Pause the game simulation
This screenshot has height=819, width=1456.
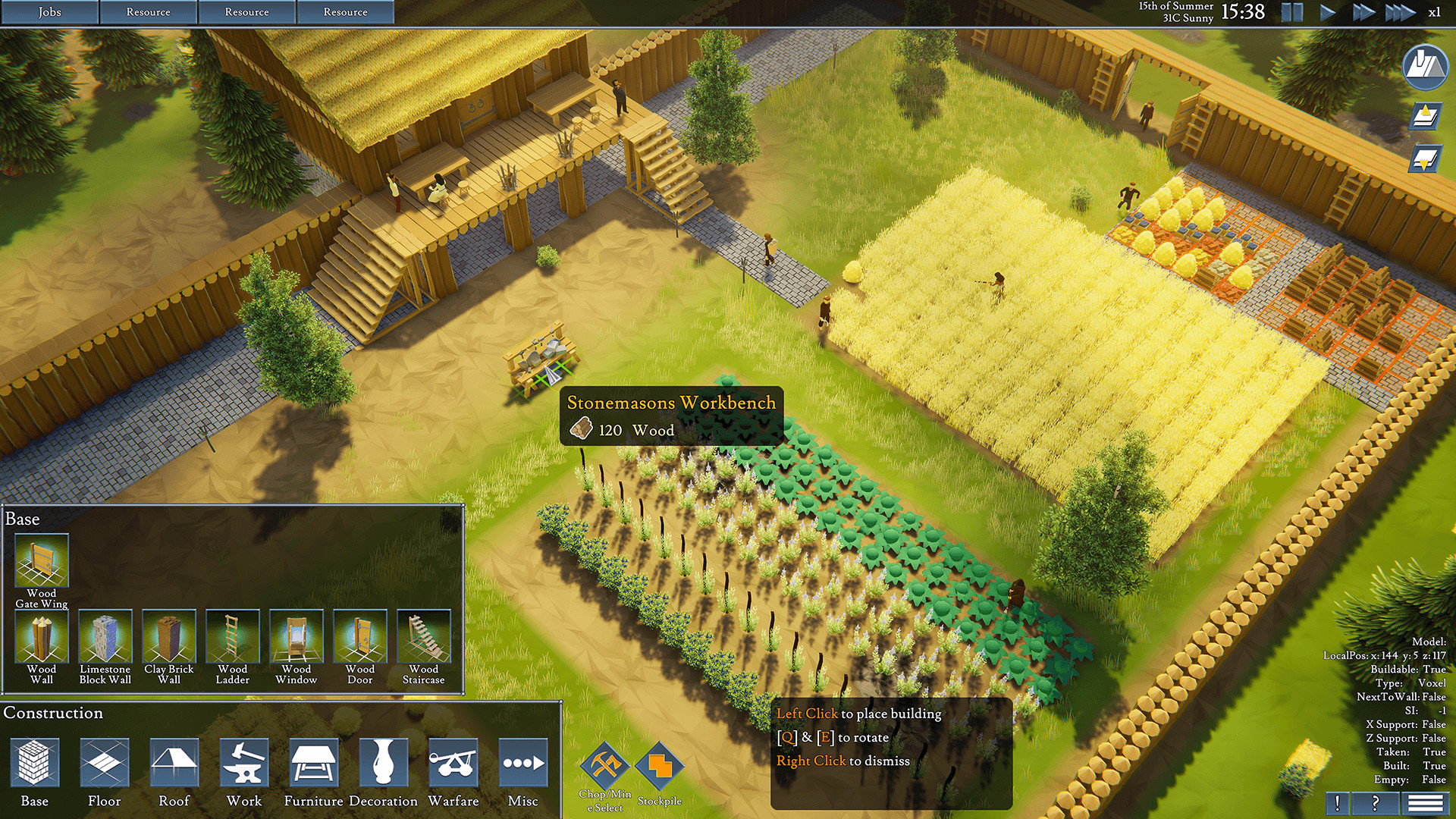(1291, 12)
